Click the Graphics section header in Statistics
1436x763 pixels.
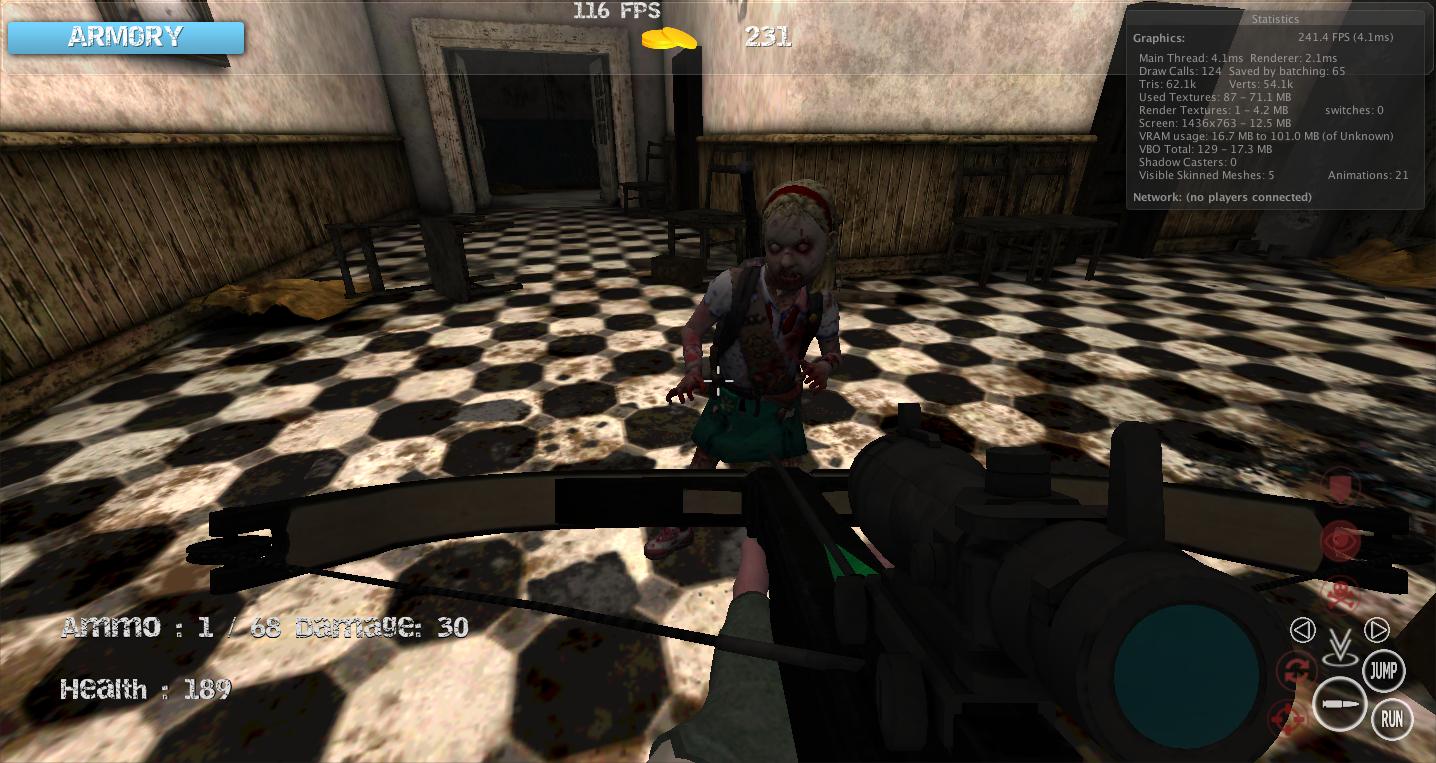point(1160,37)
